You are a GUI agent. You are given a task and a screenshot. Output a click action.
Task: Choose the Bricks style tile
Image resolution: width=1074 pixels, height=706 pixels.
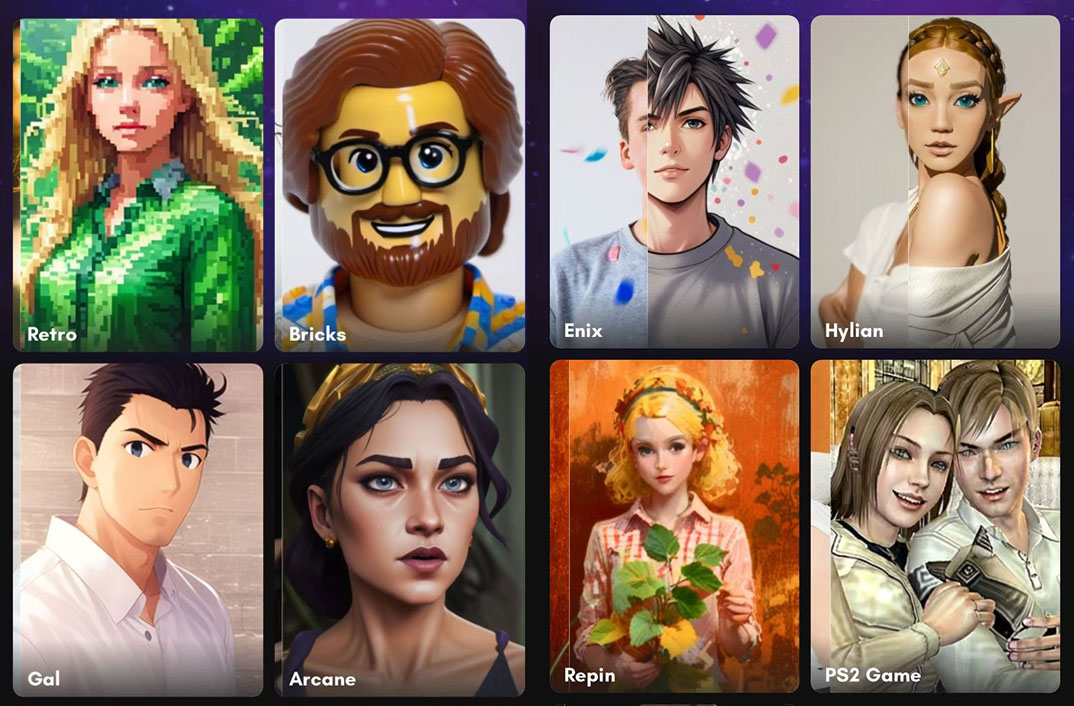400,185
